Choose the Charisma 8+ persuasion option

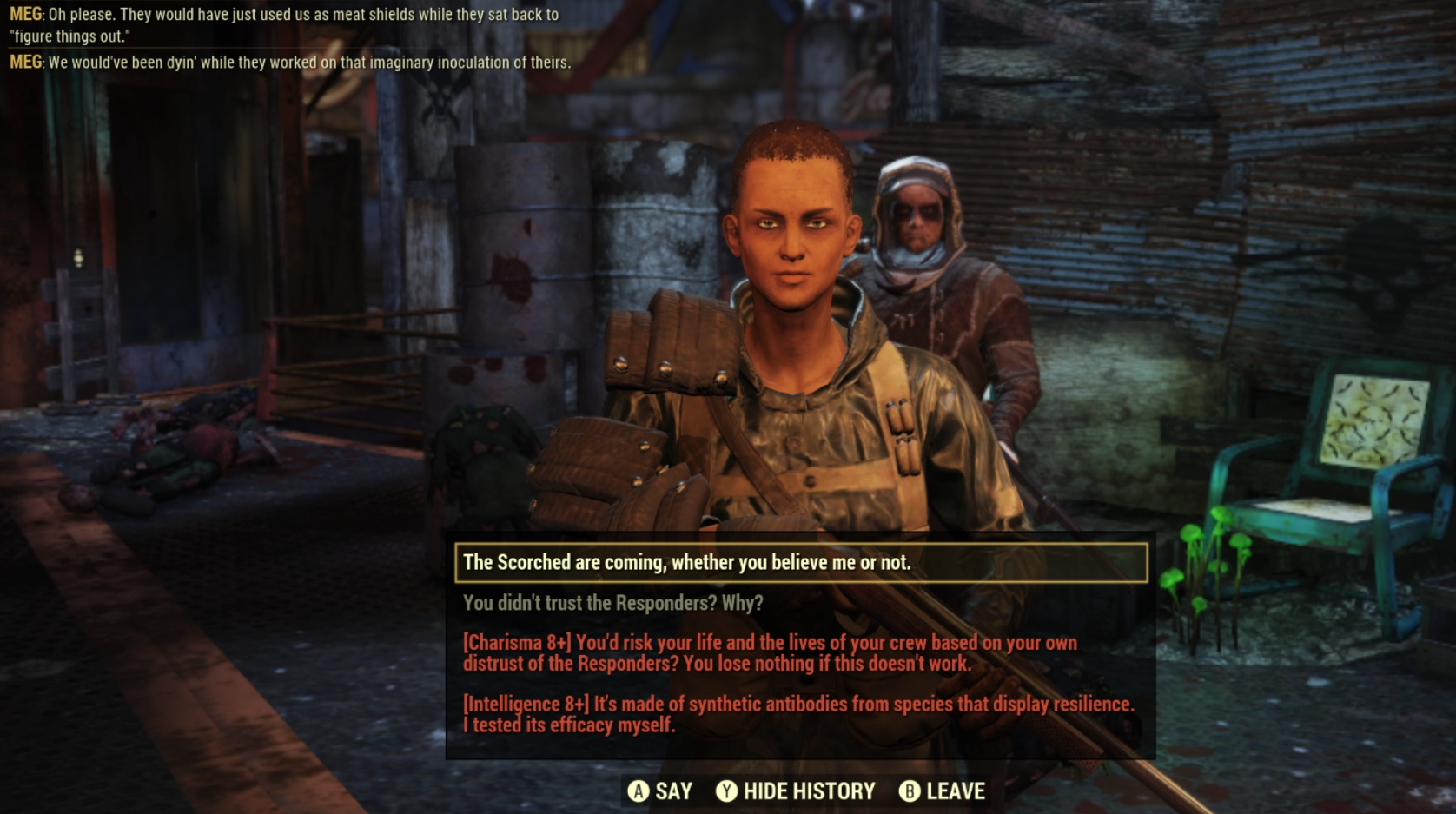tap(769, 652)
